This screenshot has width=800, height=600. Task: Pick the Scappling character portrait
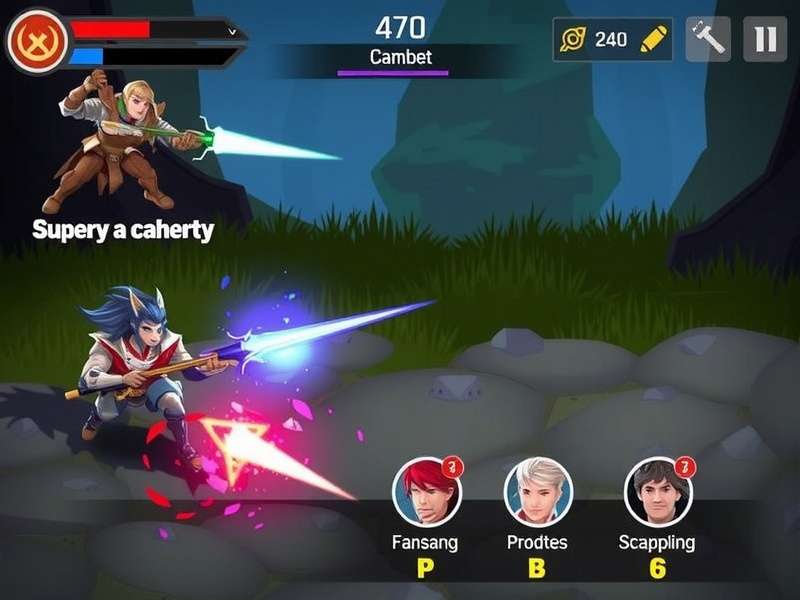[x=658, y=491]
